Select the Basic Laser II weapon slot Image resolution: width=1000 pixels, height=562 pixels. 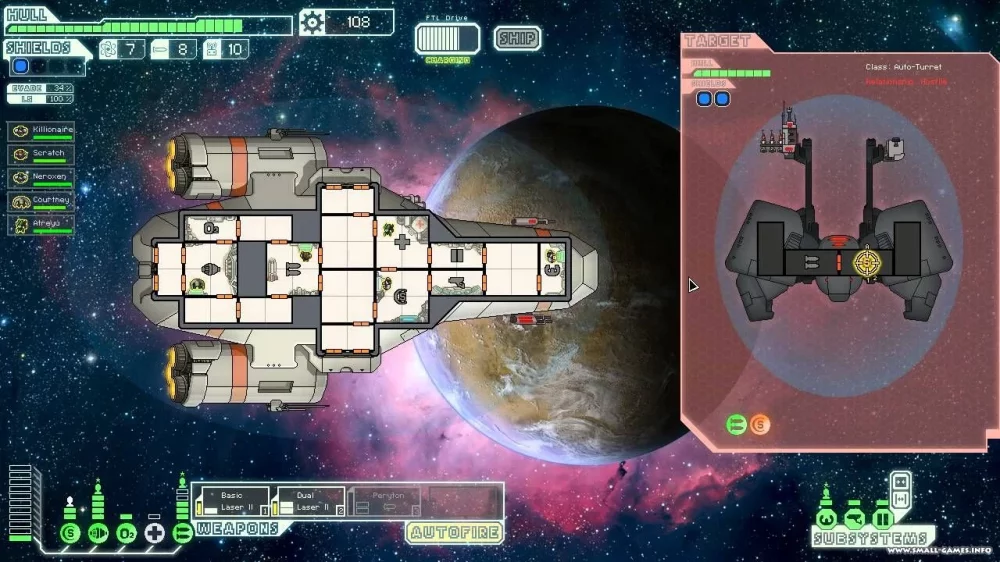point(232,501)
